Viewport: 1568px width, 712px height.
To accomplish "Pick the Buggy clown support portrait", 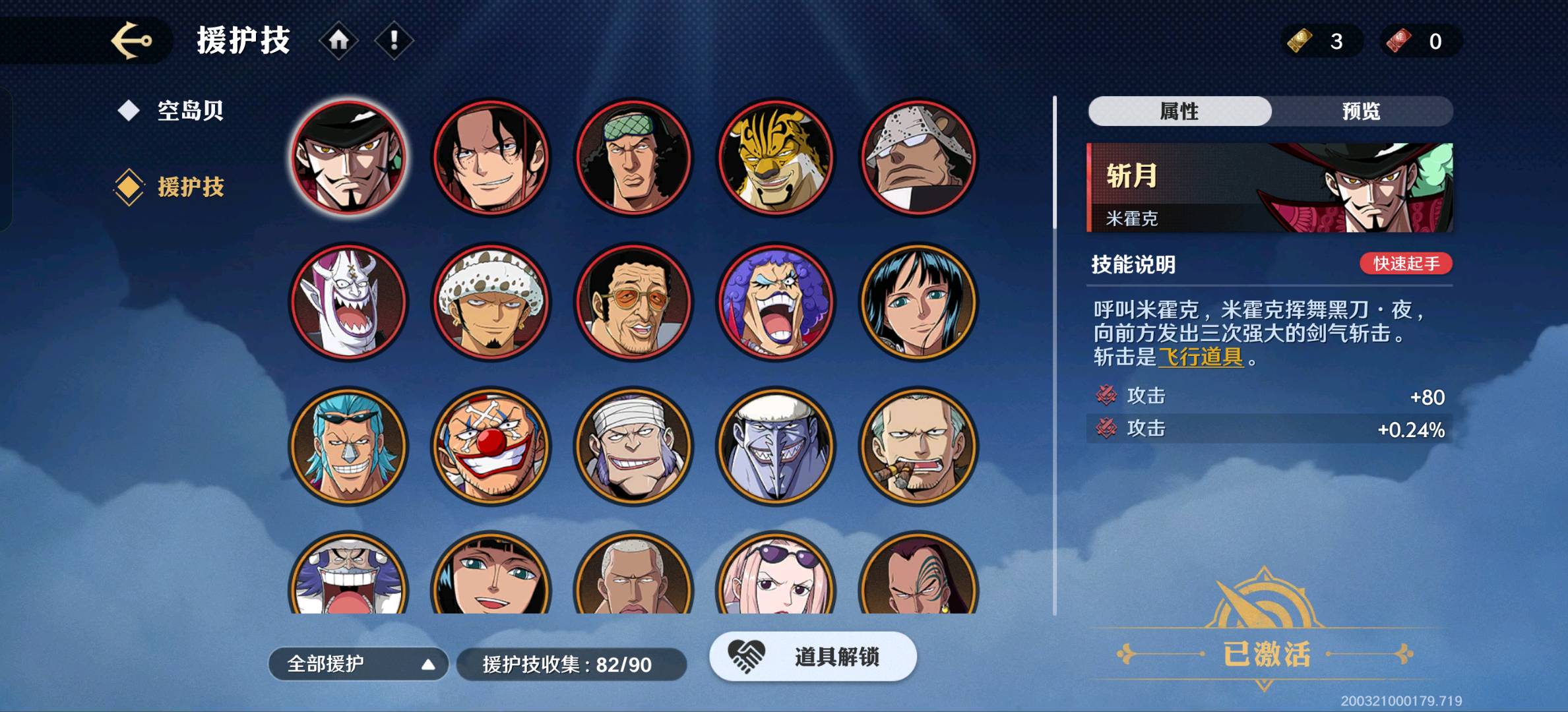I will [491, 446].
